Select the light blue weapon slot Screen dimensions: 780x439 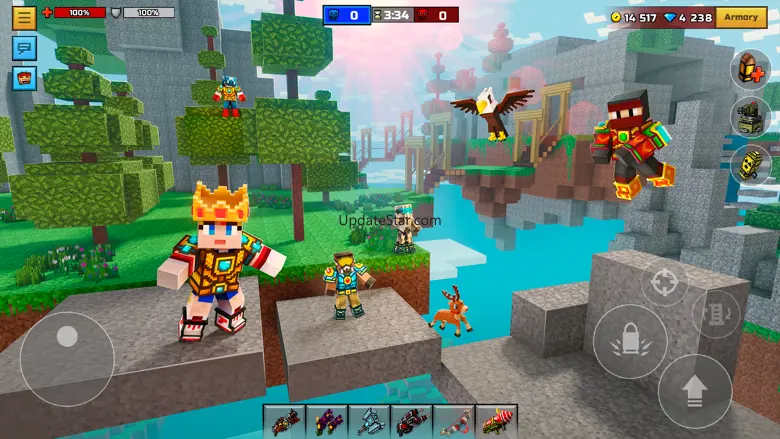coord(369,421)
